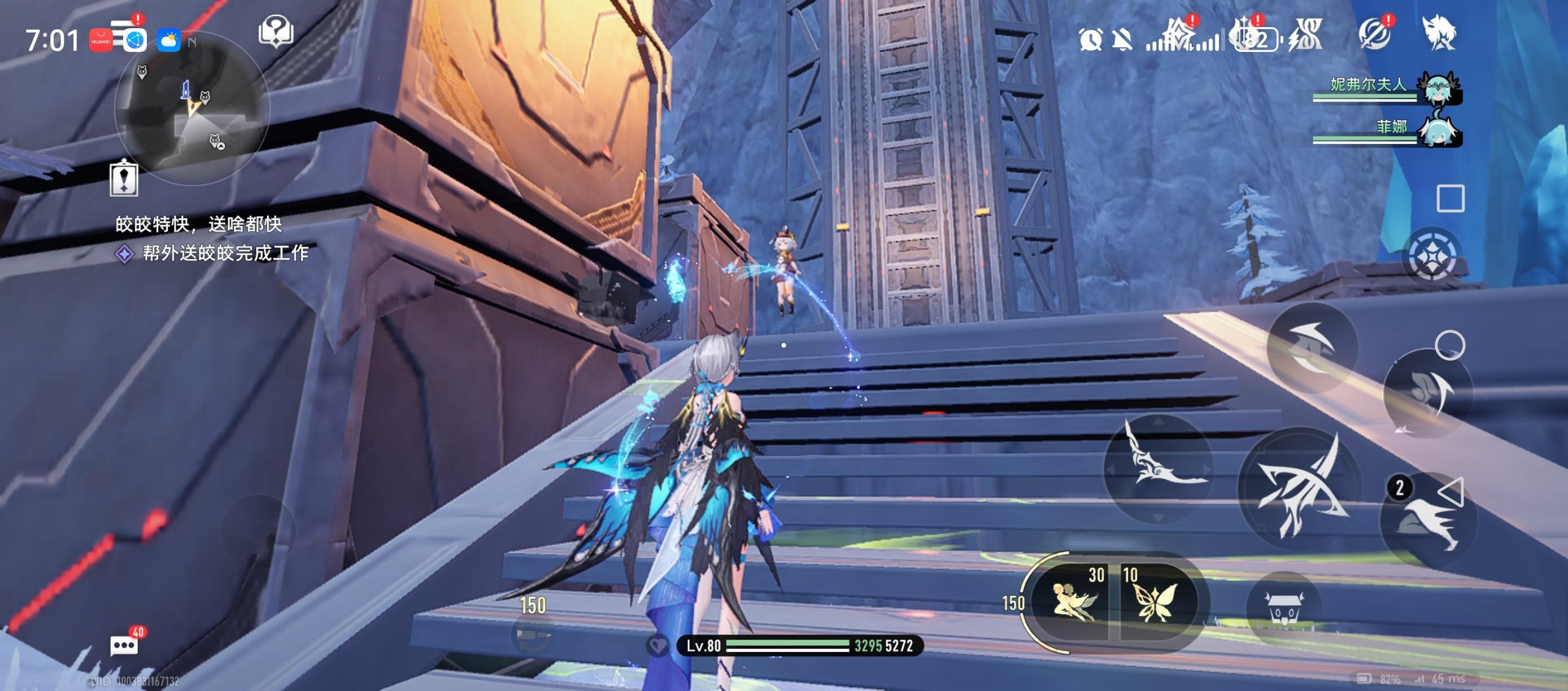
Task: Switch to party member 妮弗尔夫人
Action: [x=1440, y=88]
